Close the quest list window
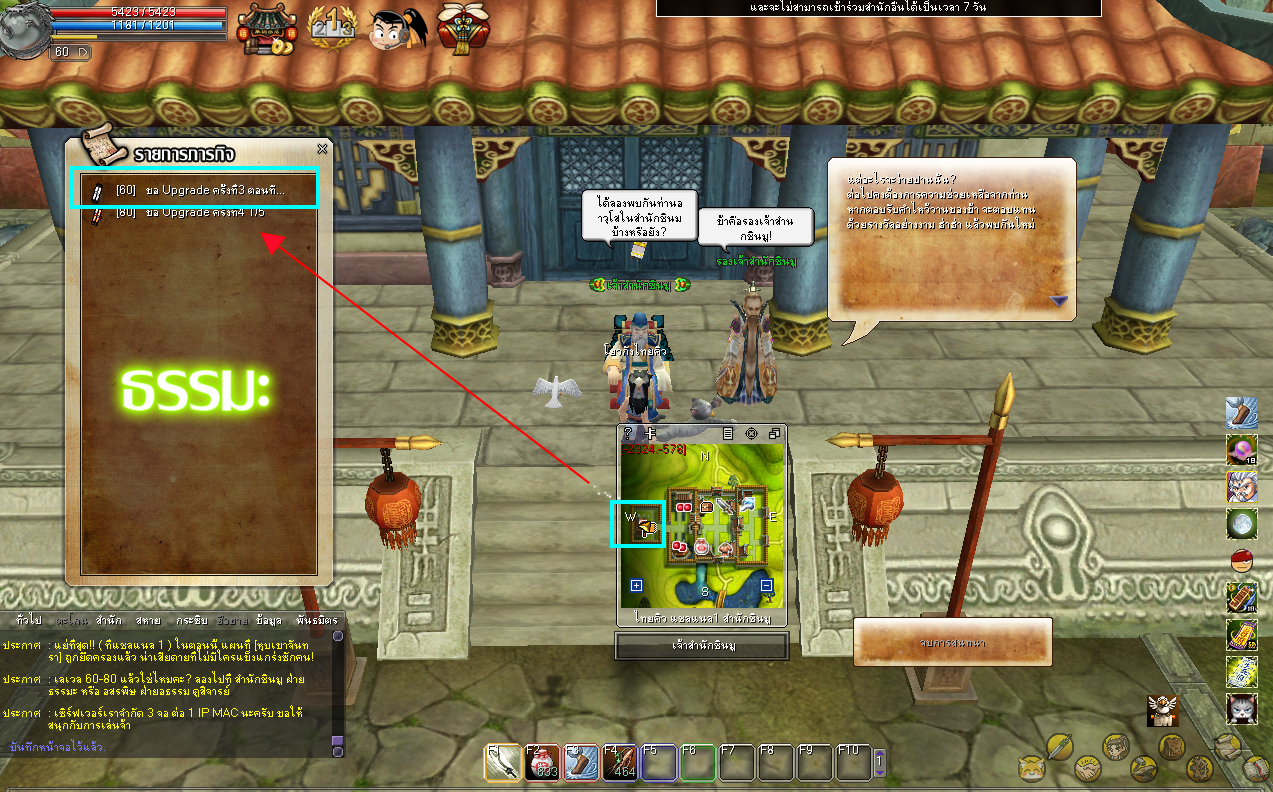The height and width of the screenshot is (792, 1273). tap(322, 149)
